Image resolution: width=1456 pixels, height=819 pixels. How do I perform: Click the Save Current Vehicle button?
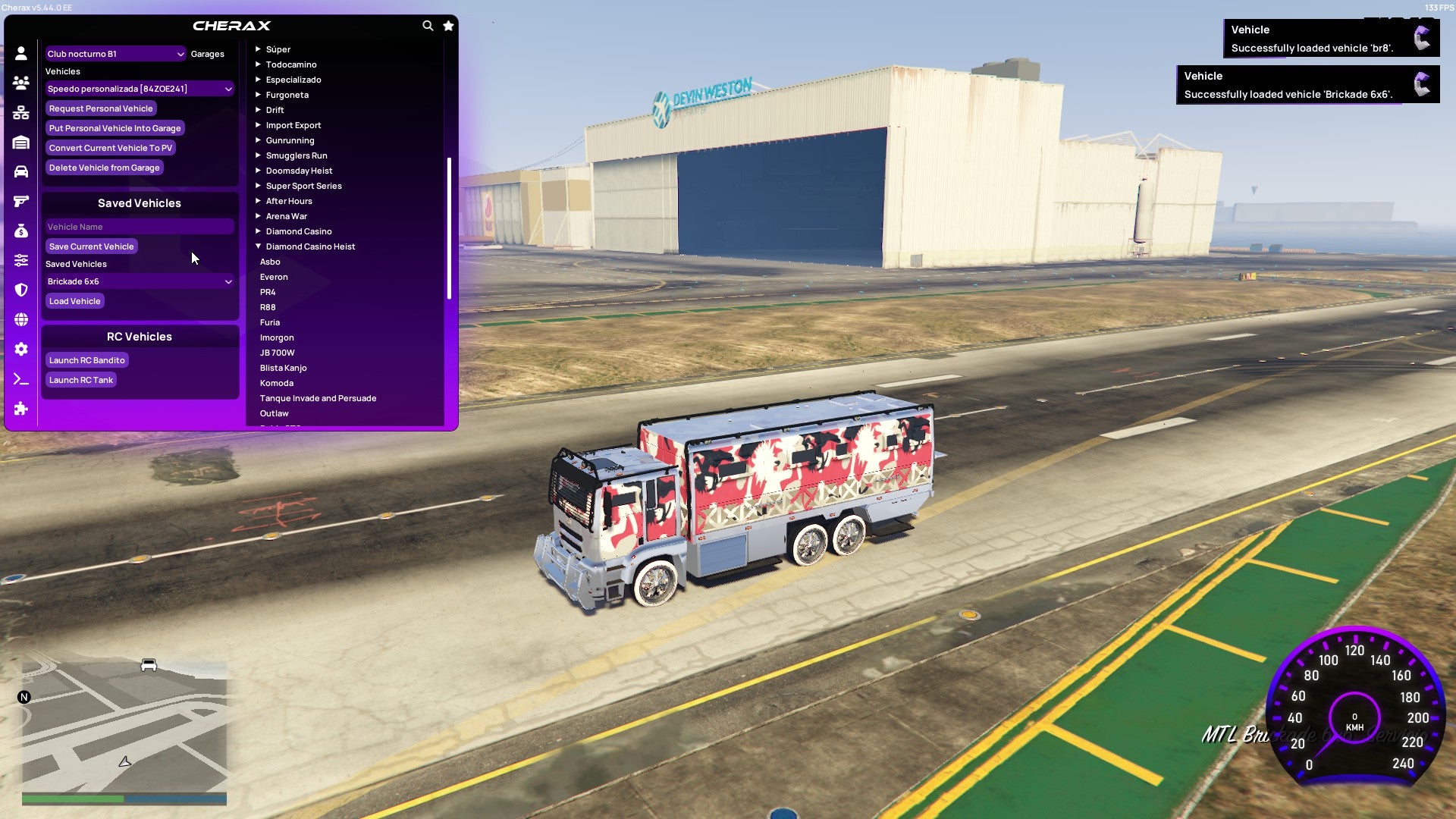[91, 246]
